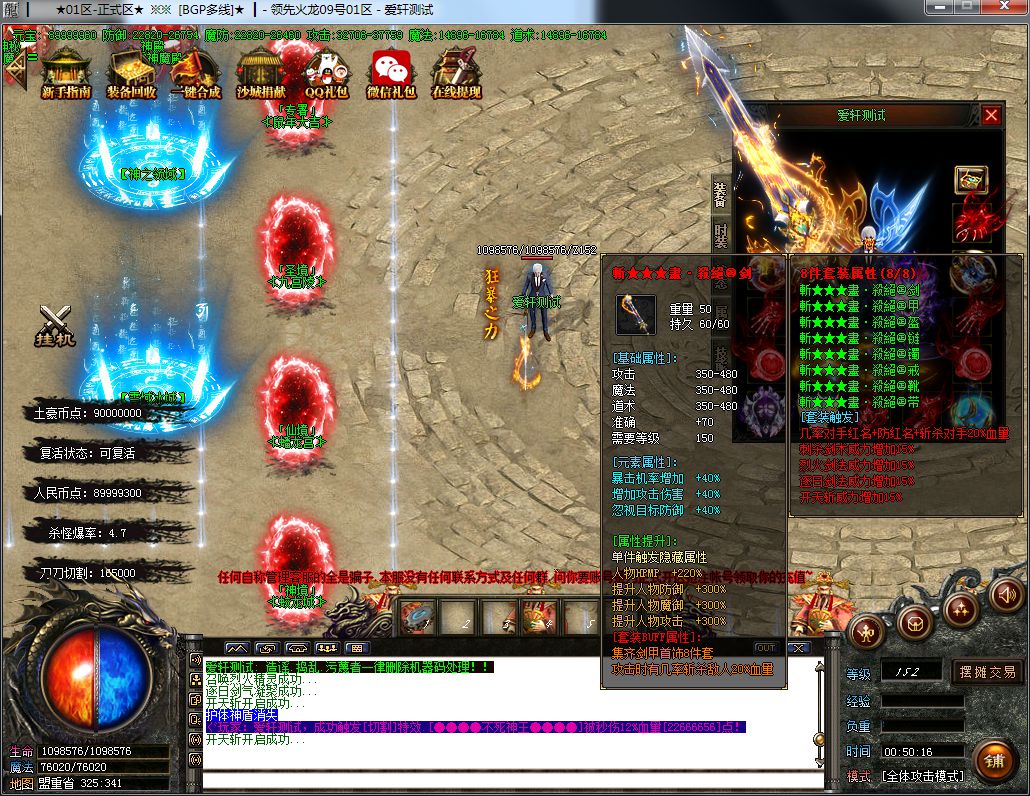Viewport: 1030px width, 796px height.
Task: Close the 爱轩测试 character equipment panel
Action: tap(991, 115)
